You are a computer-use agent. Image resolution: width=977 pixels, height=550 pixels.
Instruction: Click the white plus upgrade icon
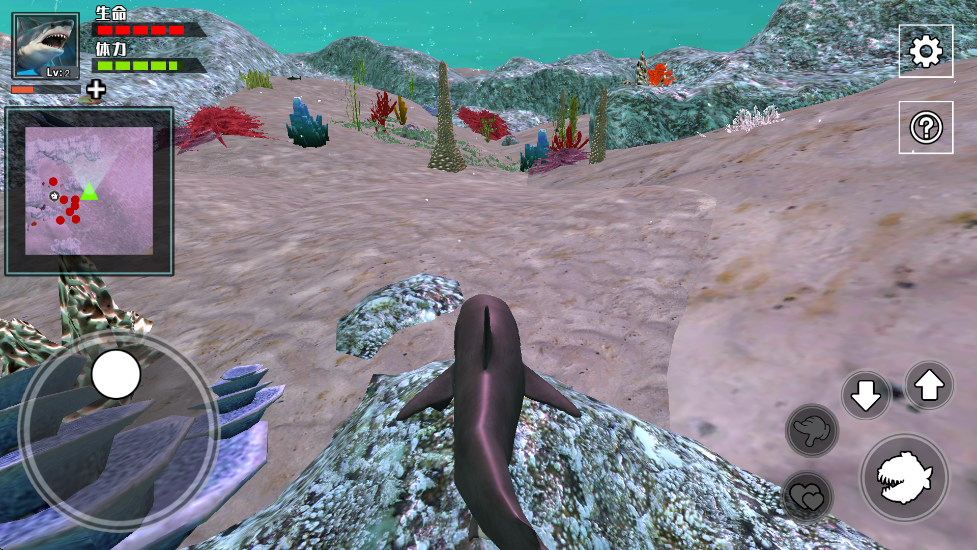[95, 90]
